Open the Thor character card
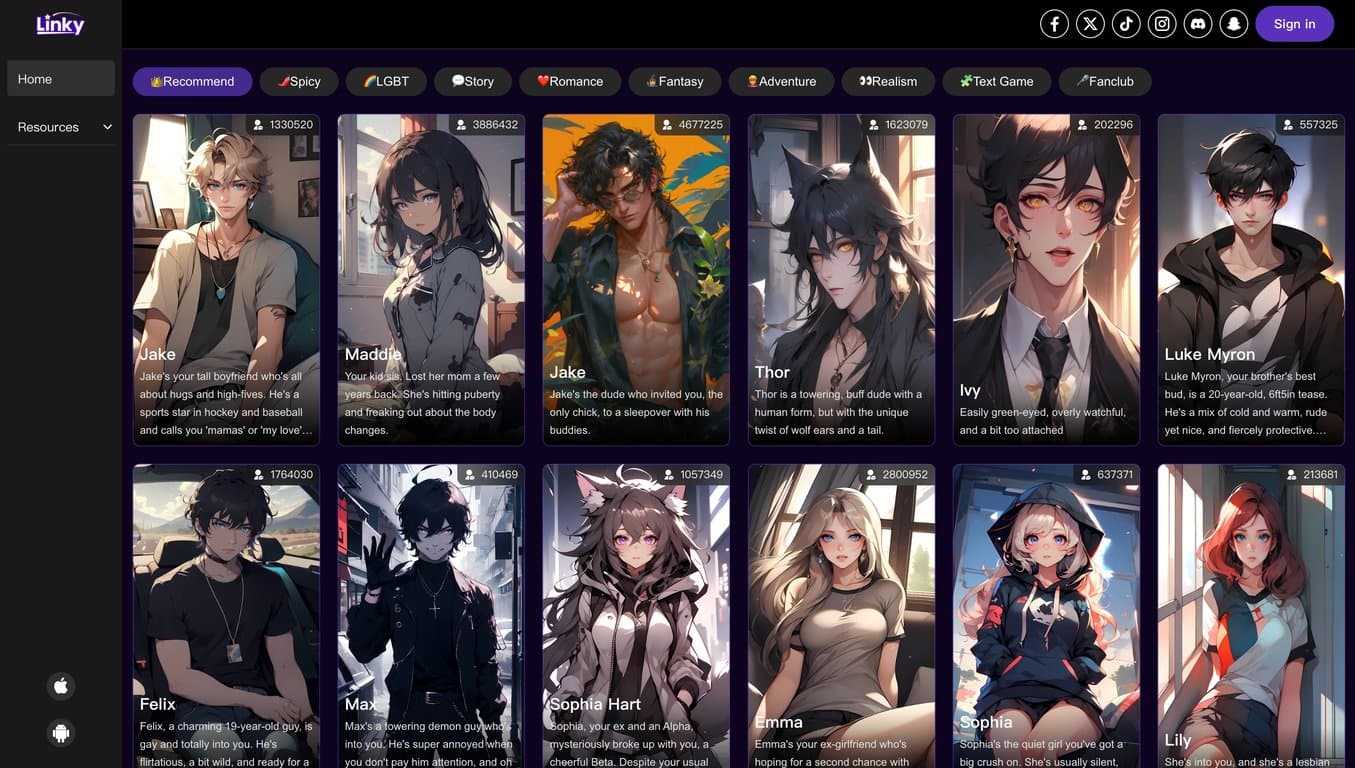 click(x=841, y=280)
